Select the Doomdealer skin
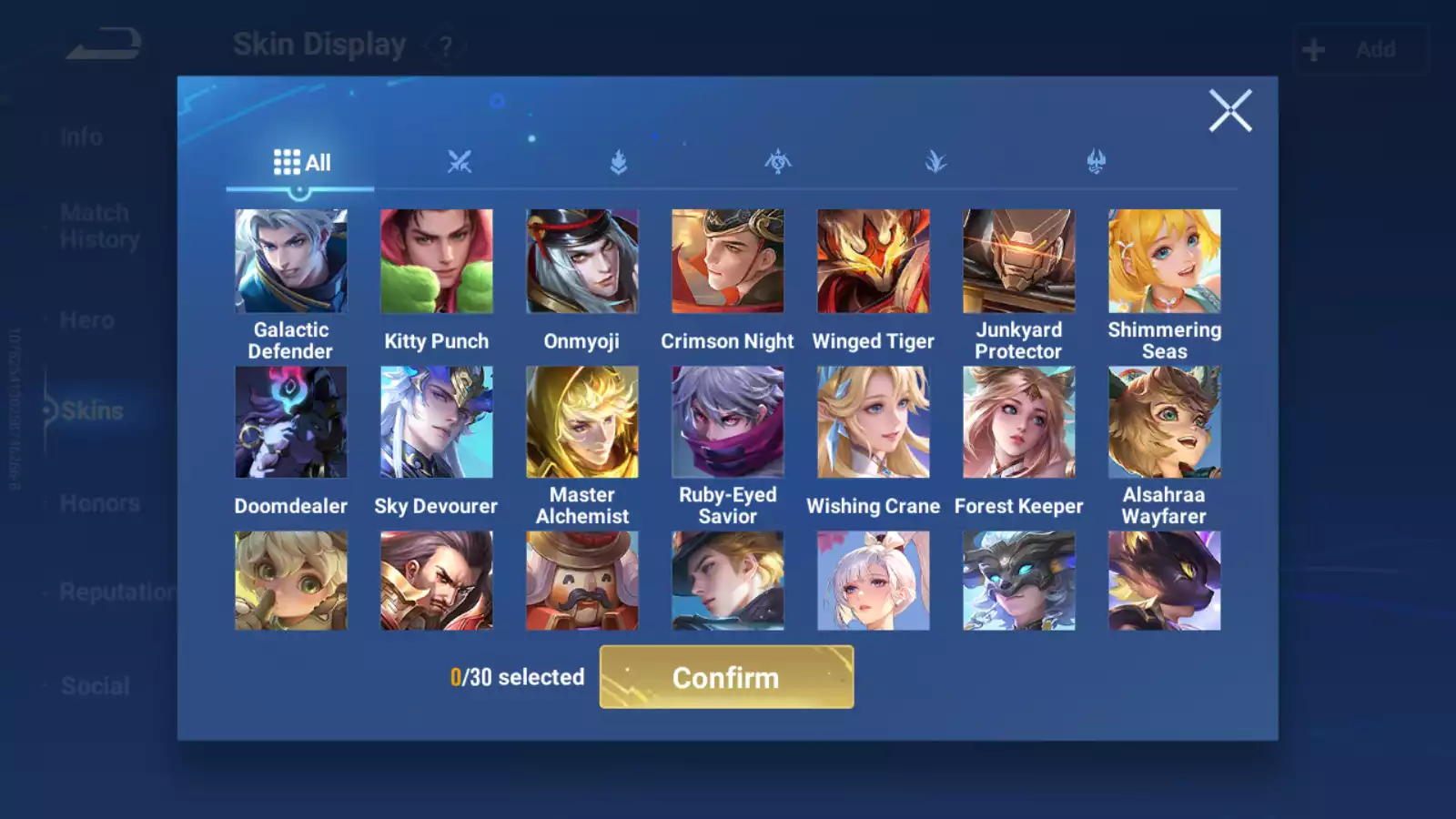 coord(291,422)
